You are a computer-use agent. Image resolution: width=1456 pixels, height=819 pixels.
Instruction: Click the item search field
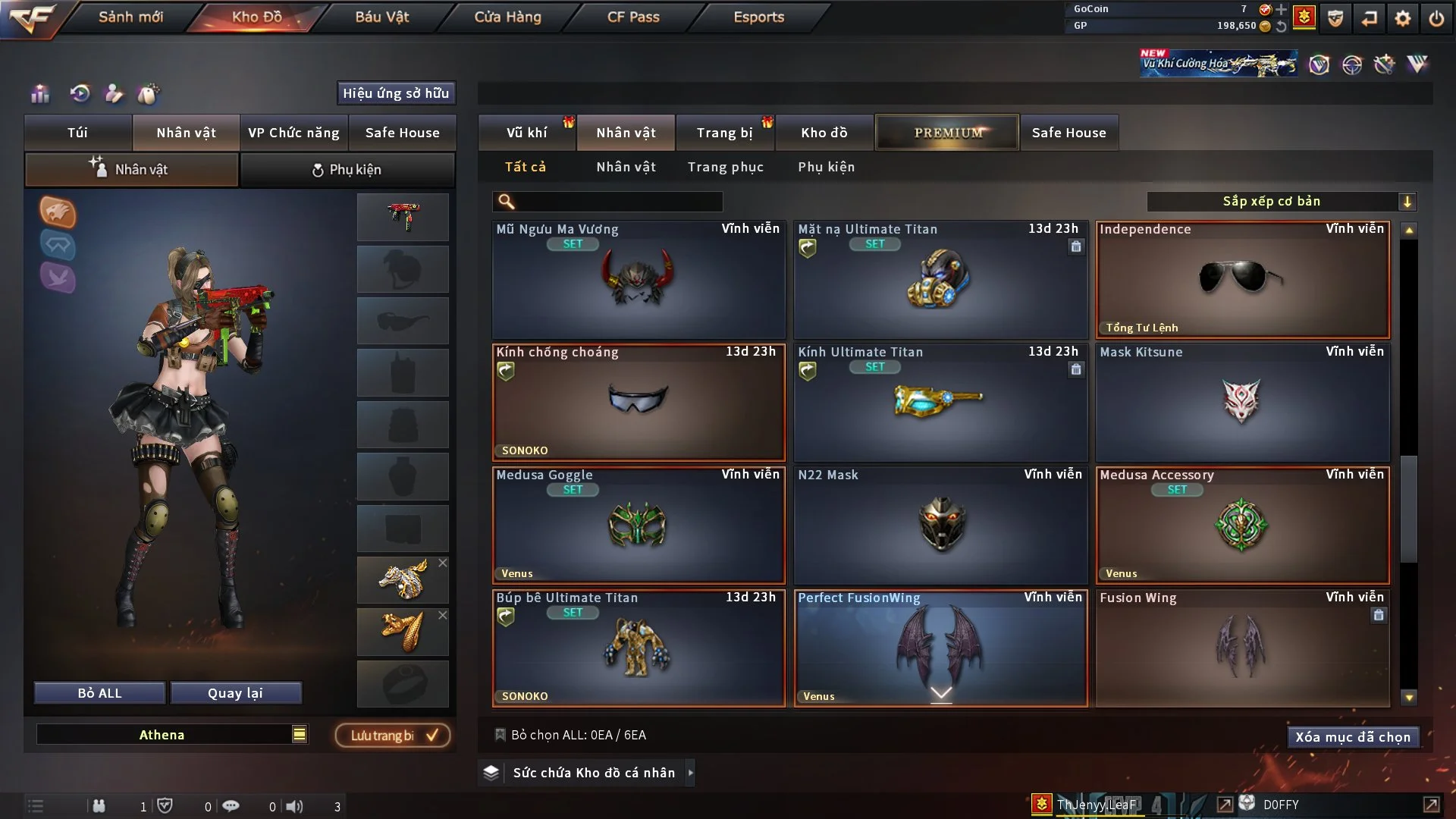point(618,202)
